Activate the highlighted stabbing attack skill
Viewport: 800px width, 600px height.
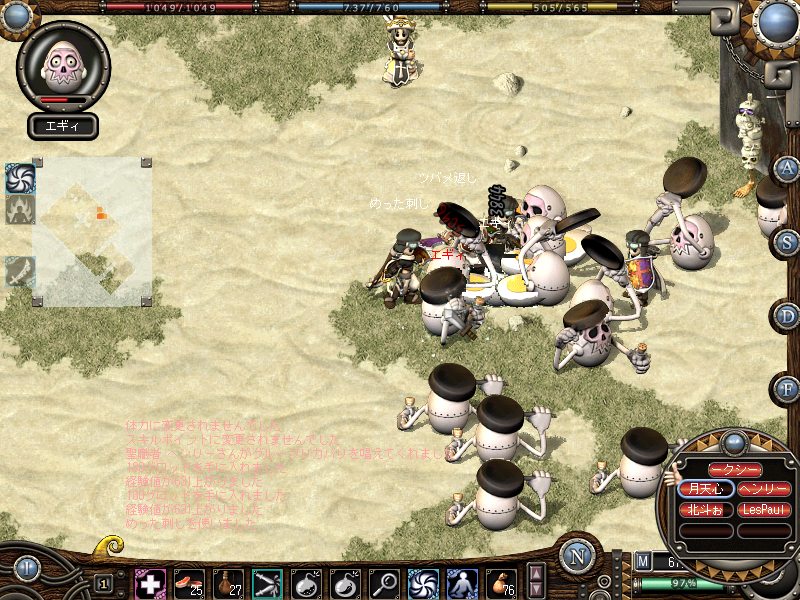[267, 583]
